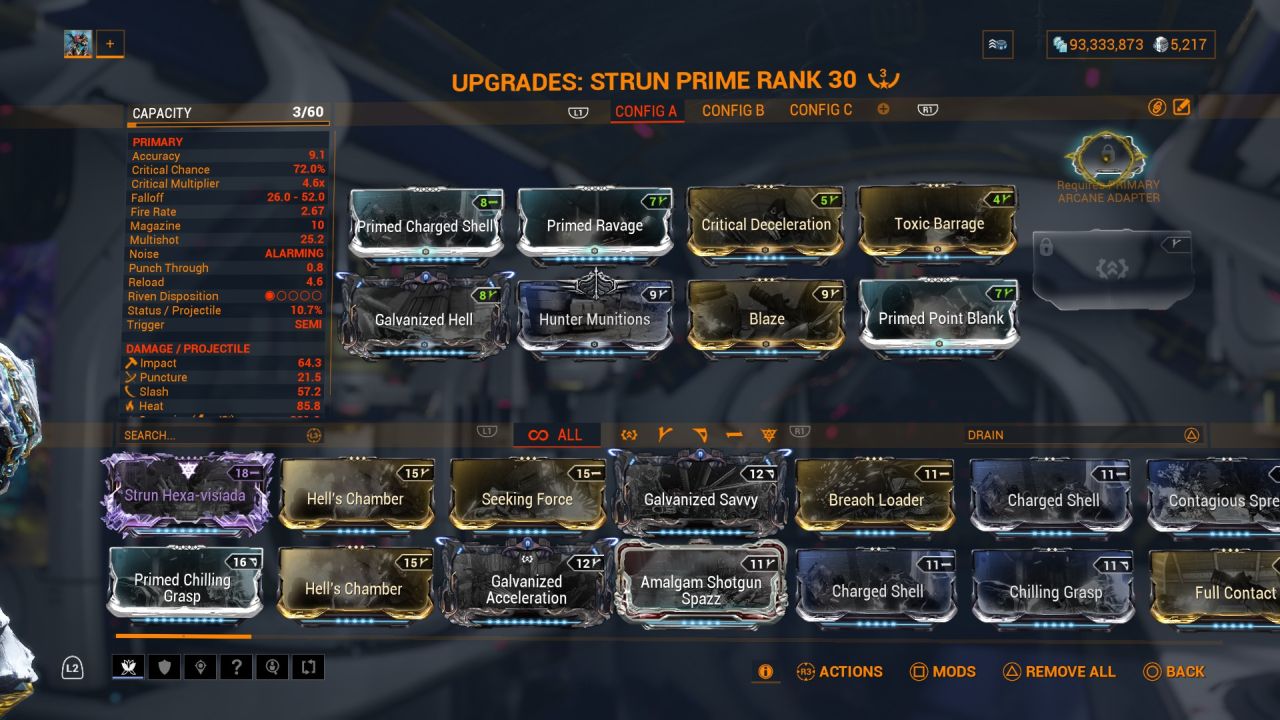
Task: Switch to the CONFIG C tab
Action: [820, 110]
